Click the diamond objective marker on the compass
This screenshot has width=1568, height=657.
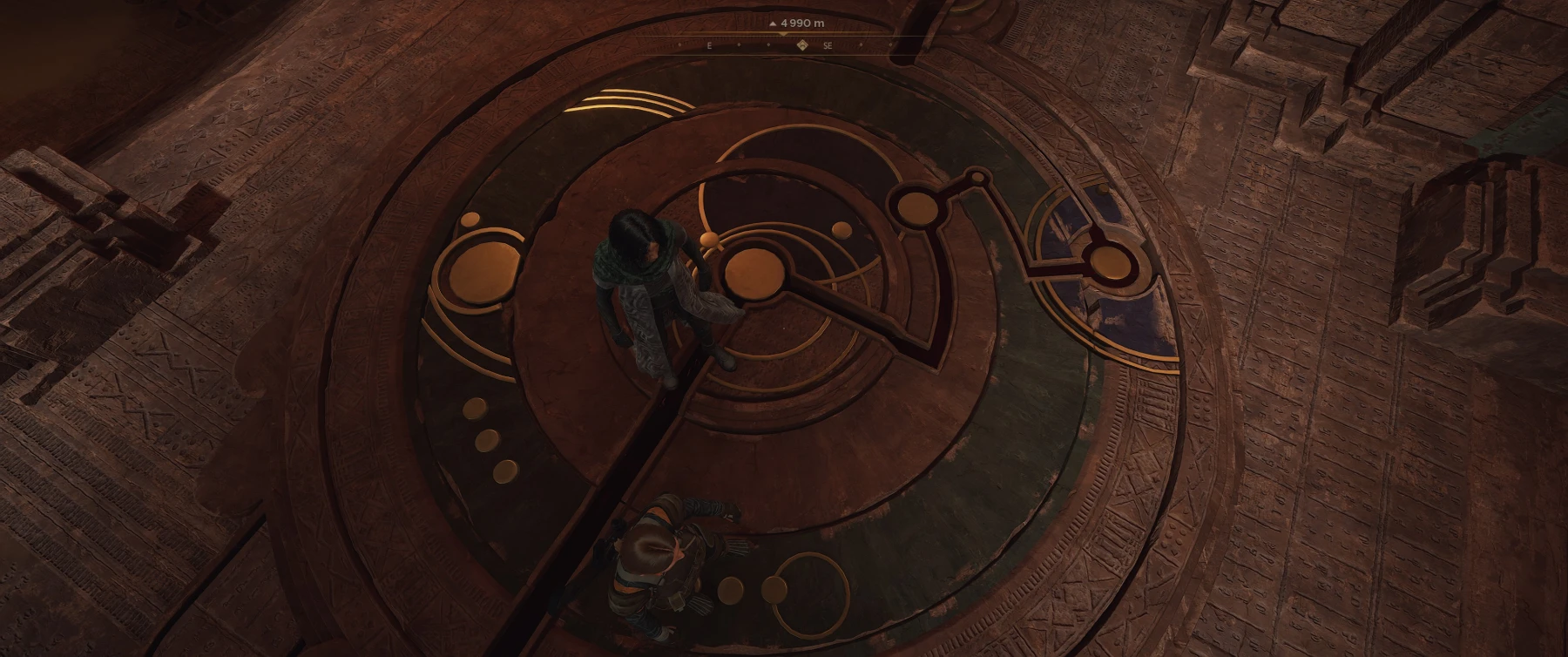(801, 45)
